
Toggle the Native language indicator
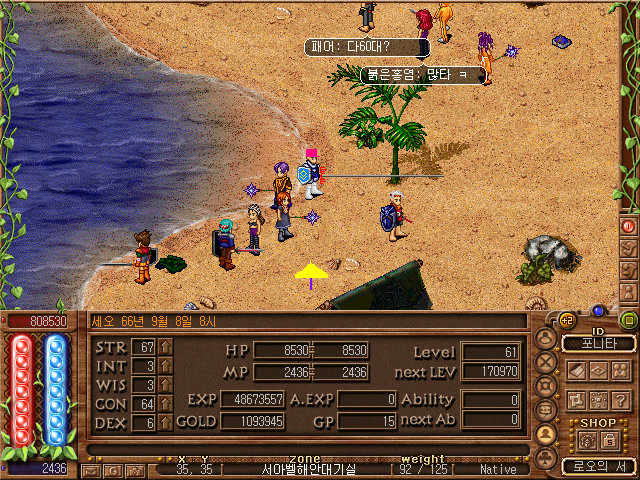pyautogui.click(x=498, y=469)
